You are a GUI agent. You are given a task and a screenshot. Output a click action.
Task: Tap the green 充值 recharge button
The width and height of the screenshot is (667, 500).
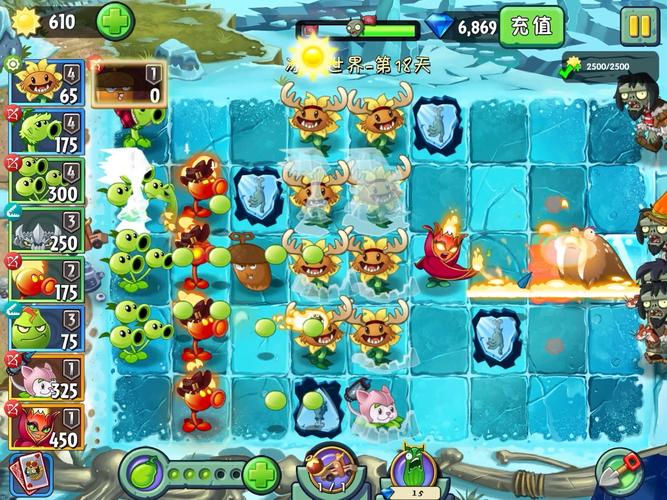(x=531, y=26)
